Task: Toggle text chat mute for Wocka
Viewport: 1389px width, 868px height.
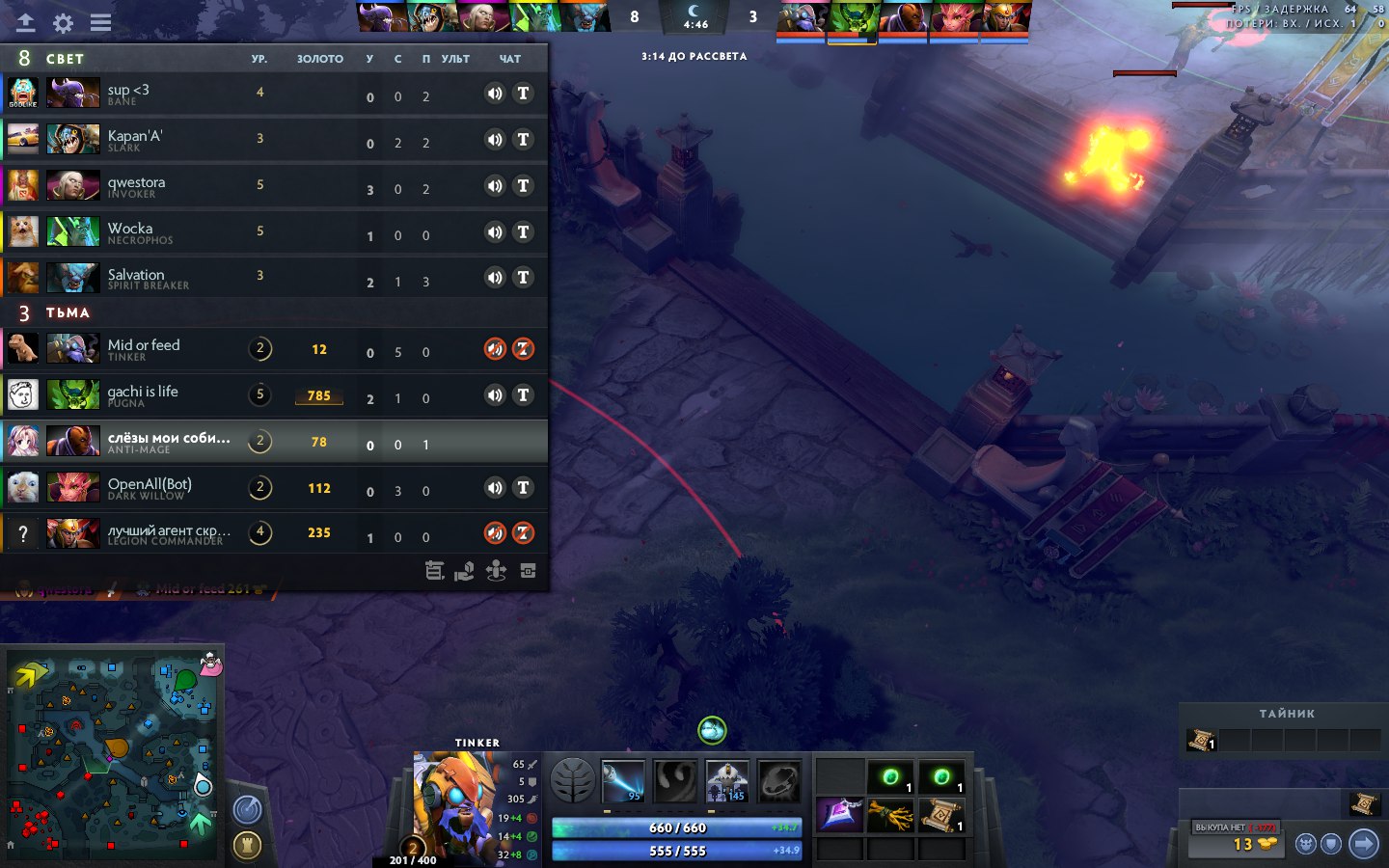Action: (523, 232)
